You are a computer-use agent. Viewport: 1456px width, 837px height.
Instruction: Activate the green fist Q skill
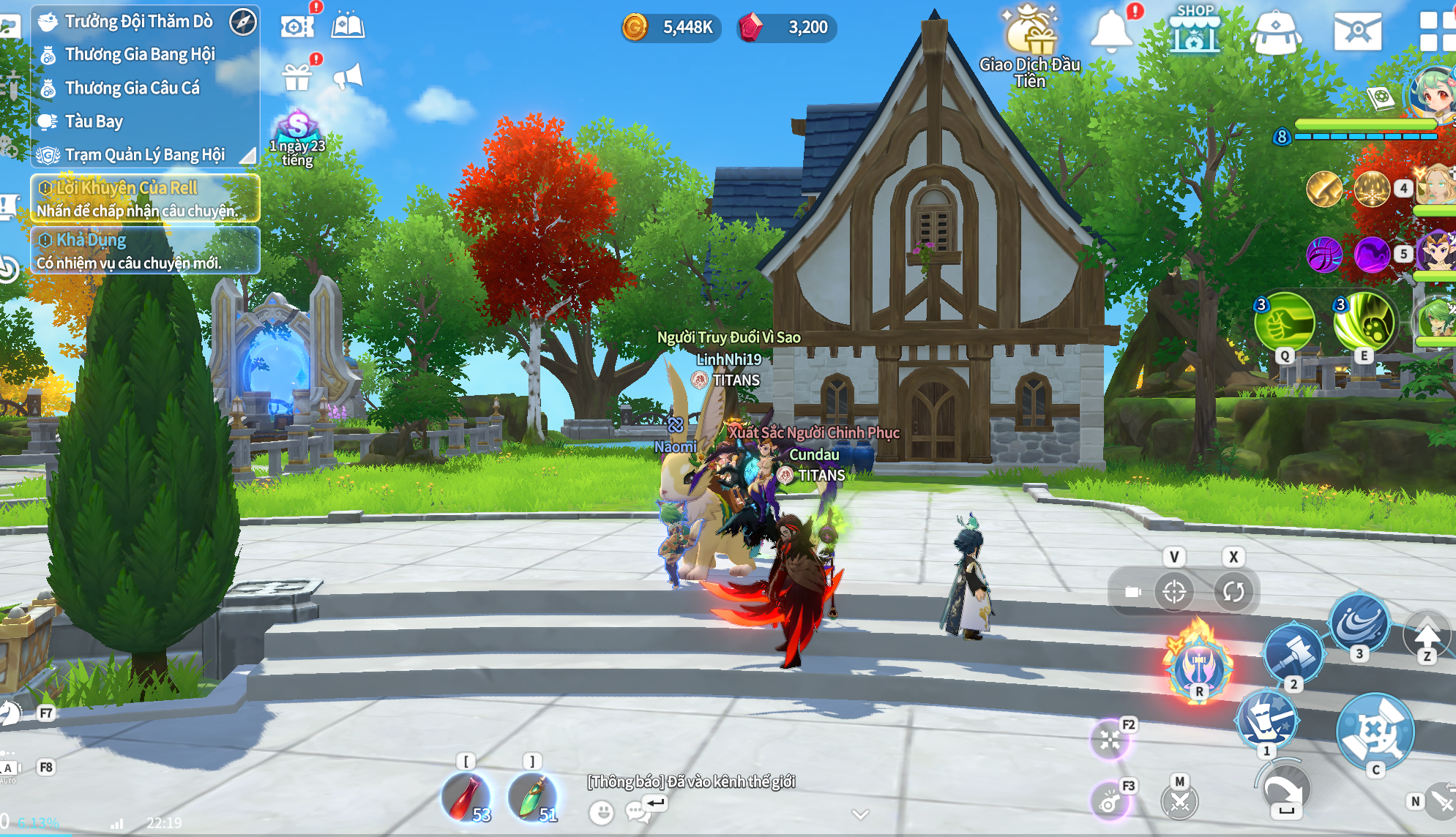point(1284,322)
